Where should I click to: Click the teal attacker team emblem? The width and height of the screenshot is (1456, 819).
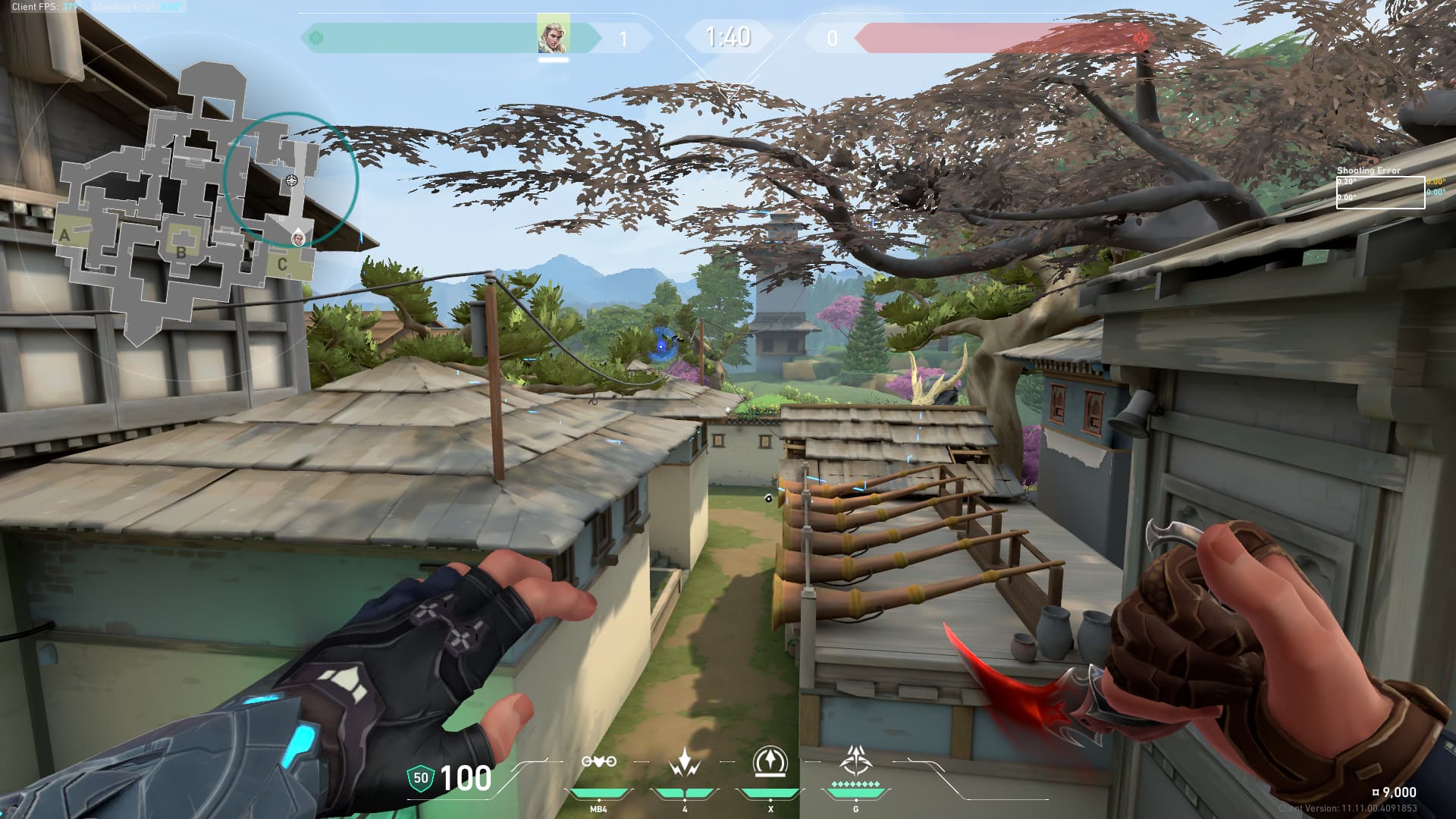tap(317, 37)
